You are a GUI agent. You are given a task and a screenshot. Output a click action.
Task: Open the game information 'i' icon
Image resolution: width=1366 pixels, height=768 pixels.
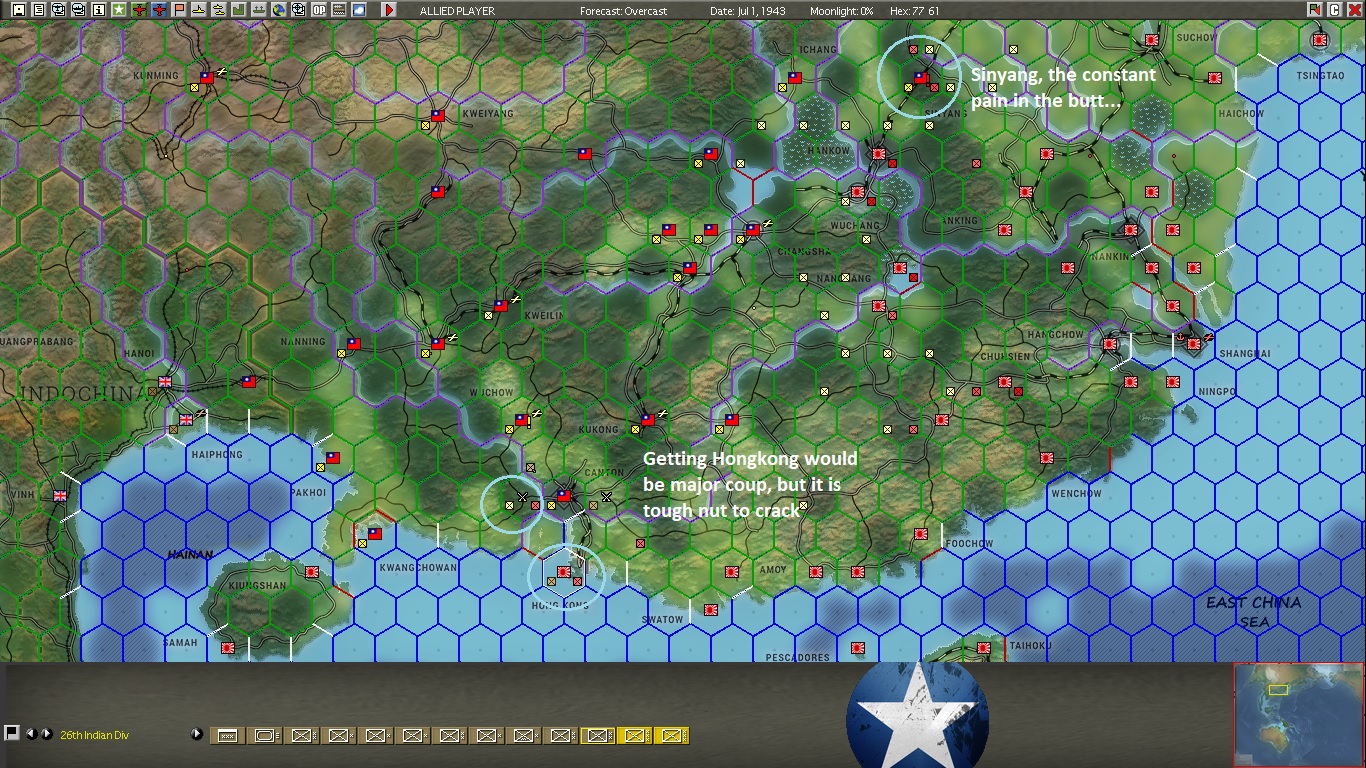[x=100, y=9]
